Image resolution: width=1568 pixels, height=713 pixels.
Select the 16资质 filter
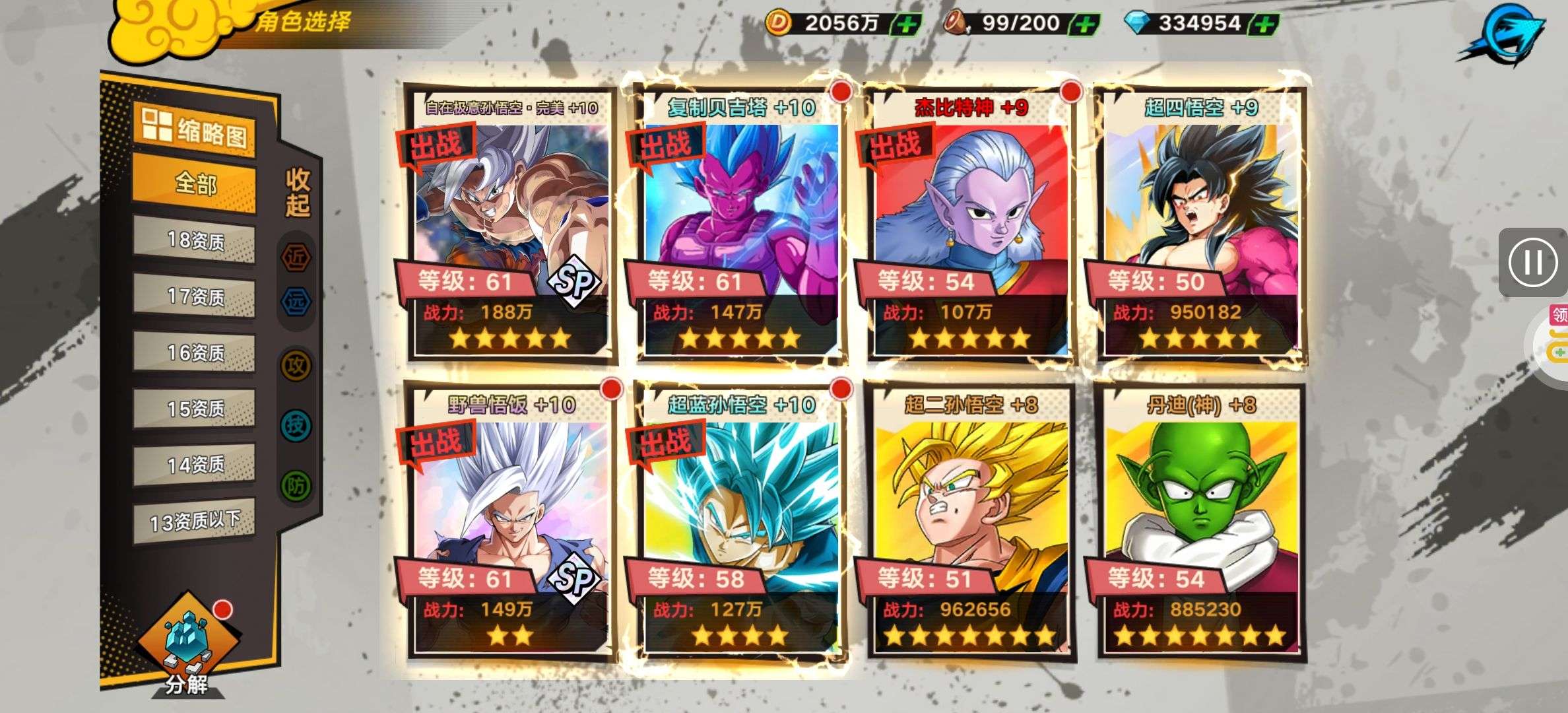click(x=195, y=353)
